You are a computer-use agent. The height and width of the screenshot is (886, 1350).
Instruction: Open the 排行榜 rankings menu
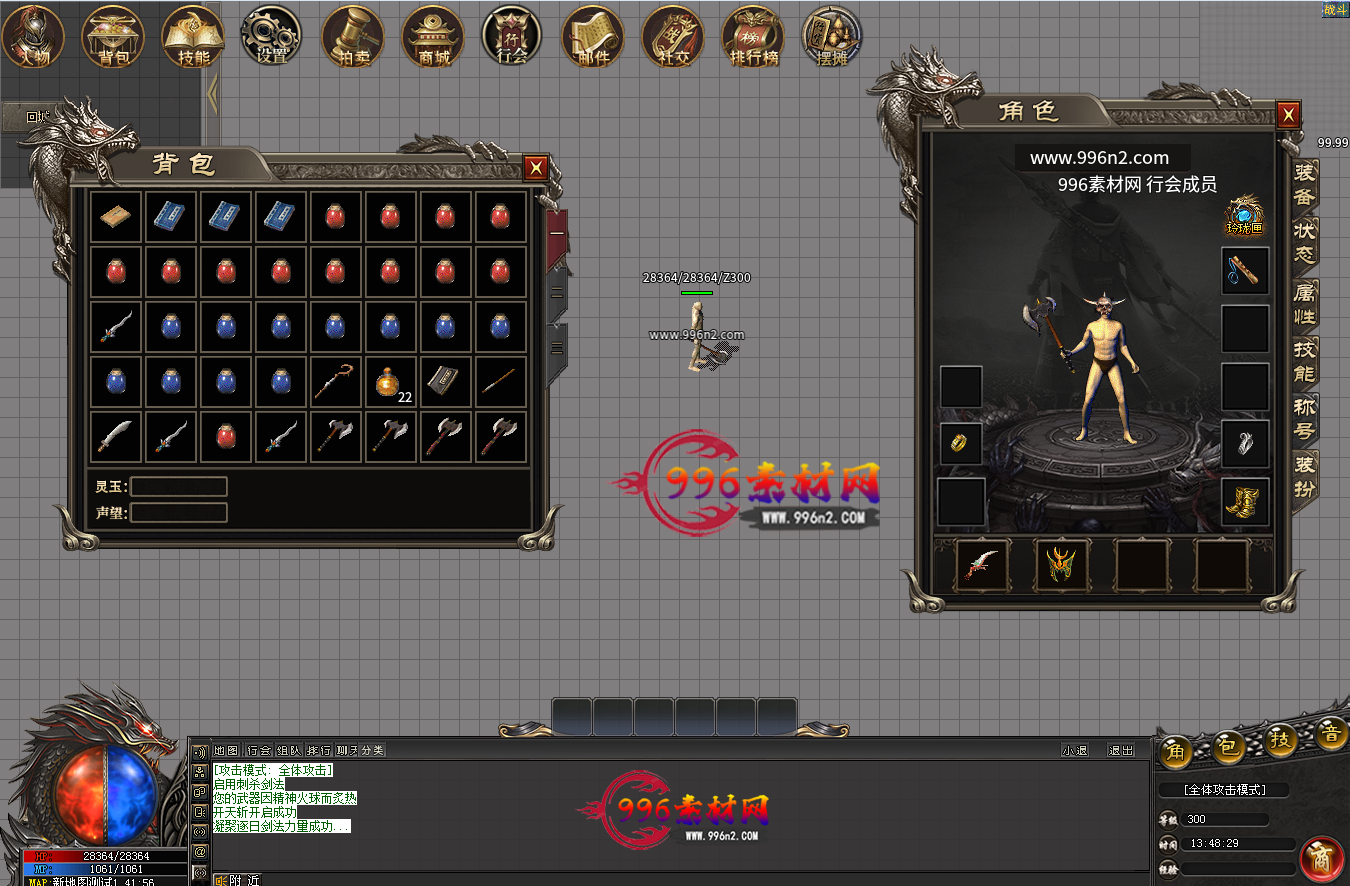(x=753, y=36)
